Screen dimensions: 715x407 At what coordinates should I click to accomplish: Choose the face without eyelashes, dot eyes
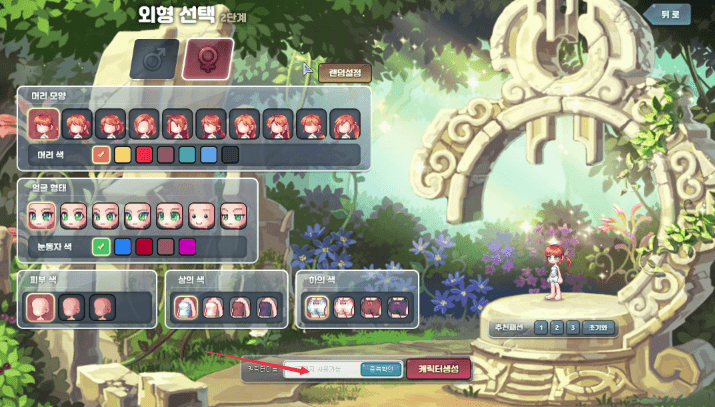203,215
